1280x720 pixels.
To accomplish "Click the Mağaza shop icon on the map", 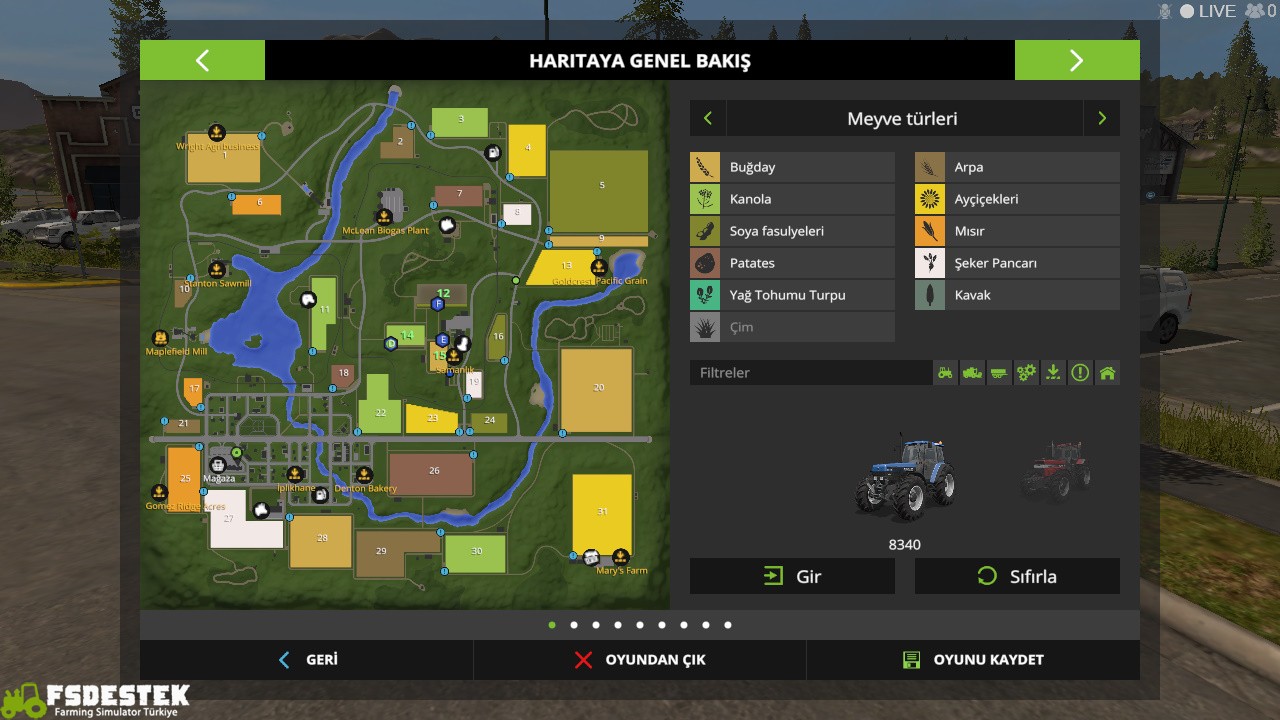I will point(216,463).
